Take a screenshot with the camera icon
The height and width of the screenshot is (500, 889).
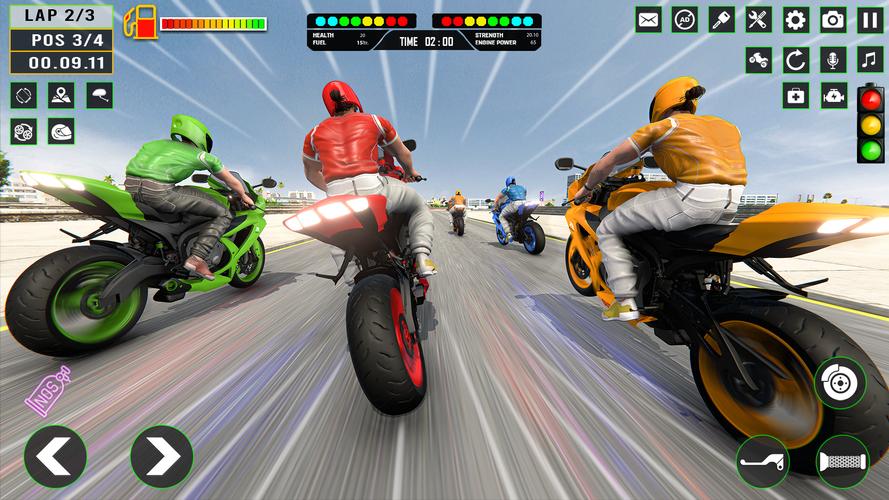(x=833, y=19)
